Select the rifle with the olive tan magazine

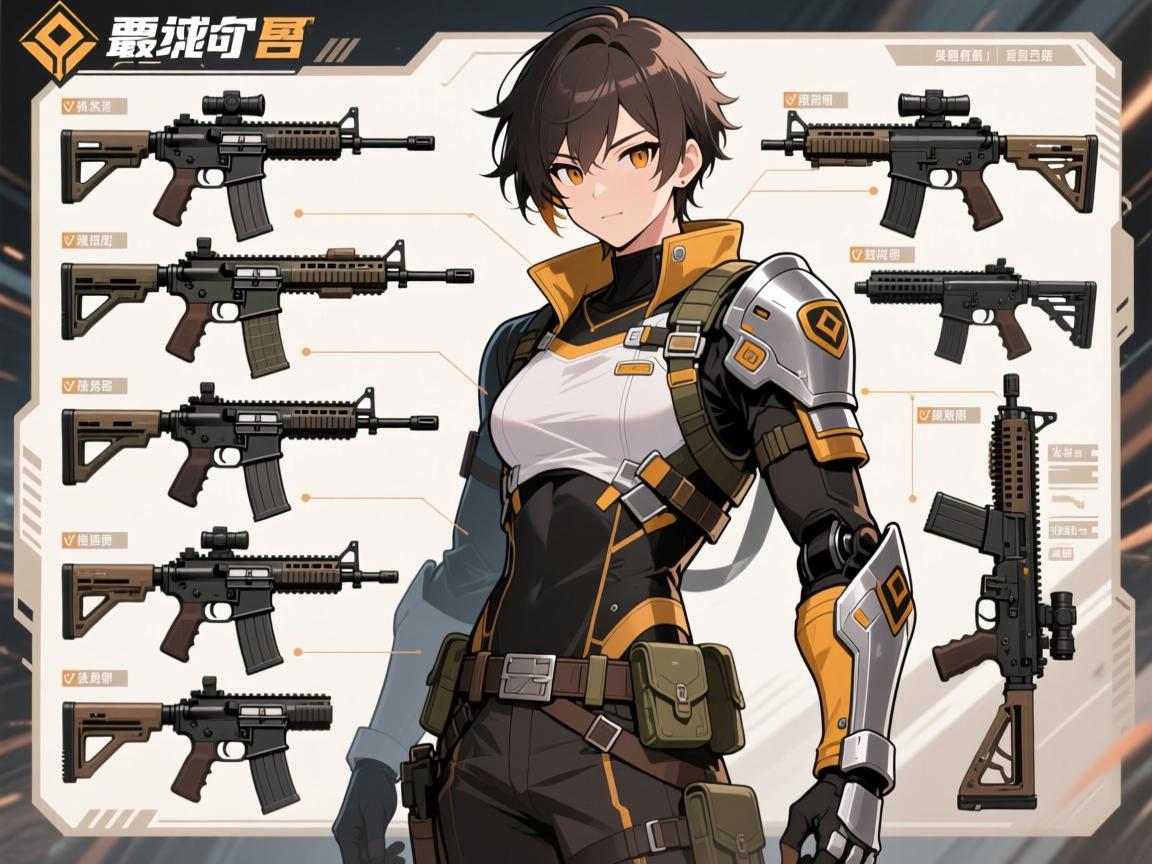pyautogui.click(x=260, y=300)
